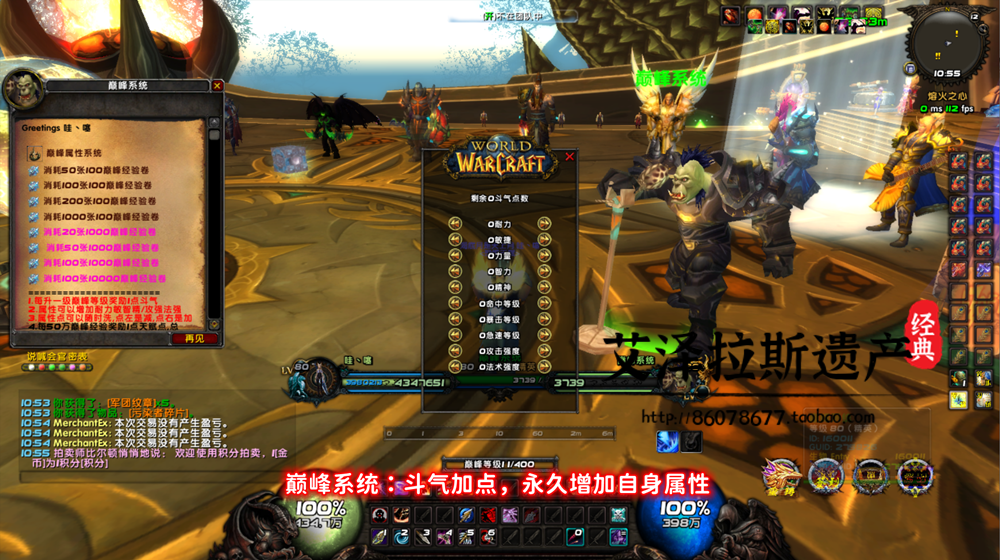Click the golden dragon head micro button
This screenshot has height=560, width=1000.
pyautogui.click(x=779, y=476)
